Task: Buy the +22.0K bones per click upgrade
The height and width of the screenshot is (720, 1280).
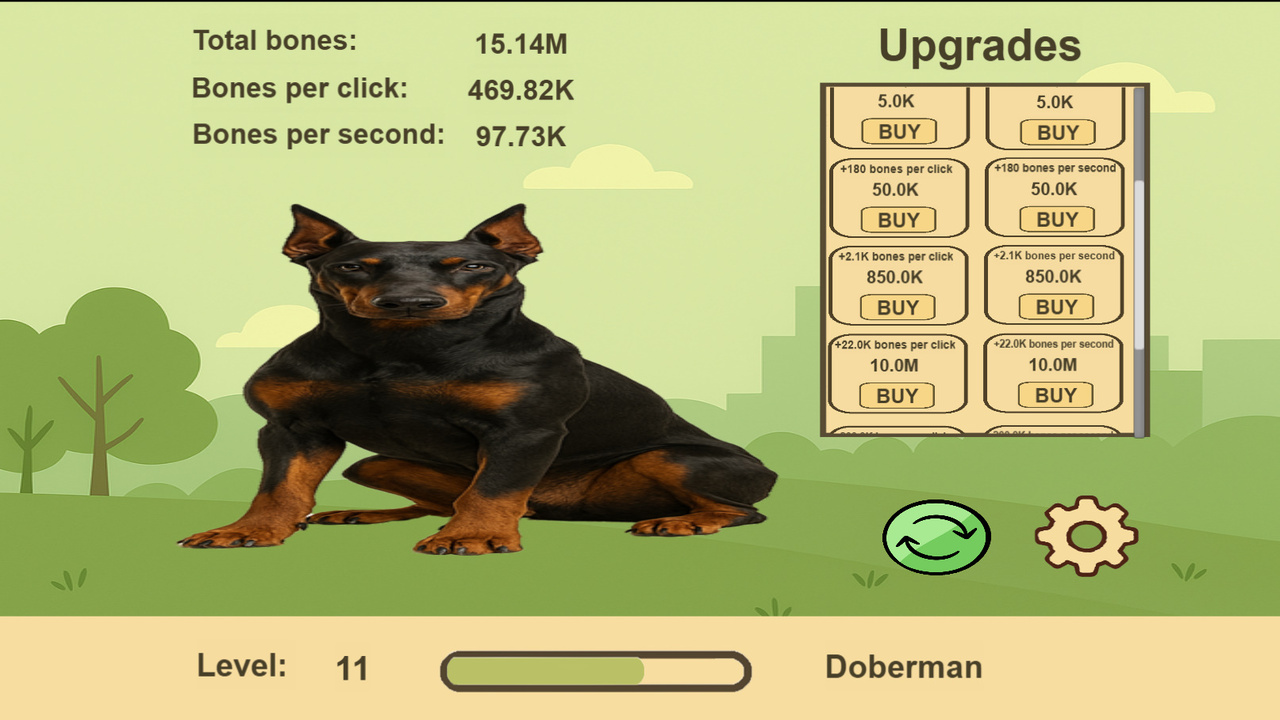Action: pyautogui.click(x=898, y=395)
